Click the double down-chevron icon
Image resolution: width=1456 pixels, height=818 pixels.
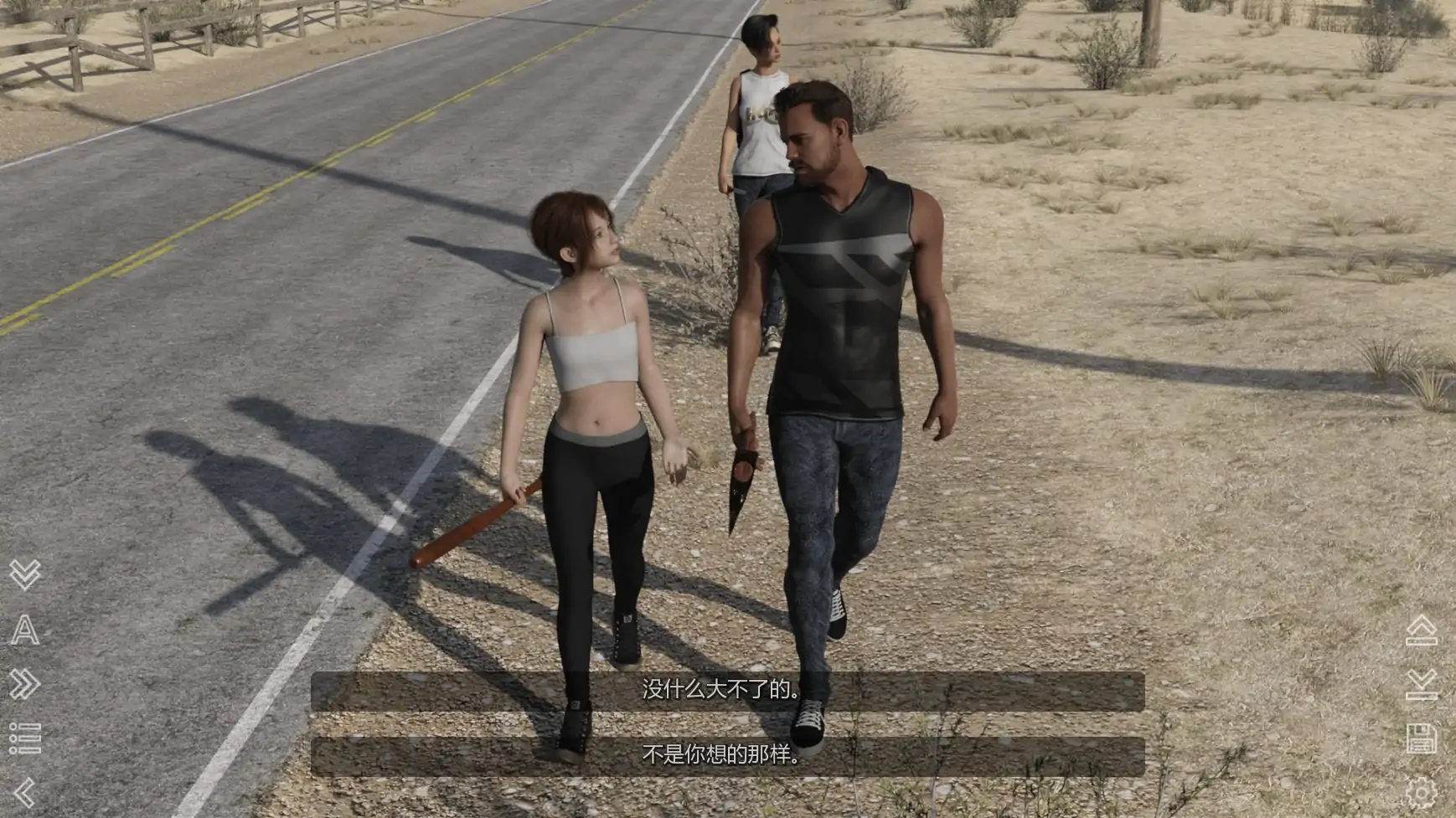(x=25, y=574)
